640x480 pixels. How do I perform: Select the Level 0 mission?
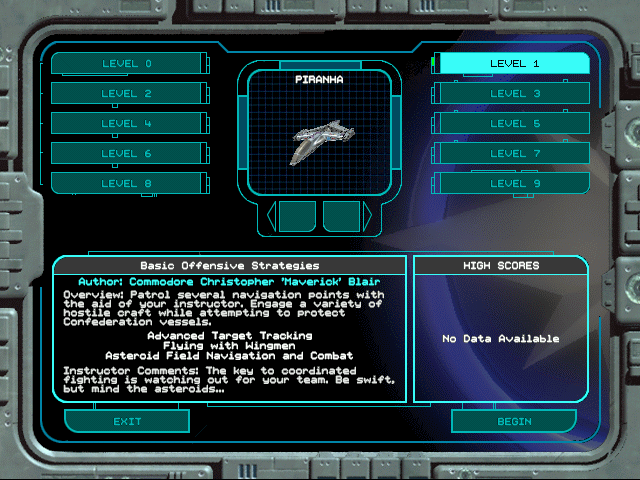[x=126, y=64]
